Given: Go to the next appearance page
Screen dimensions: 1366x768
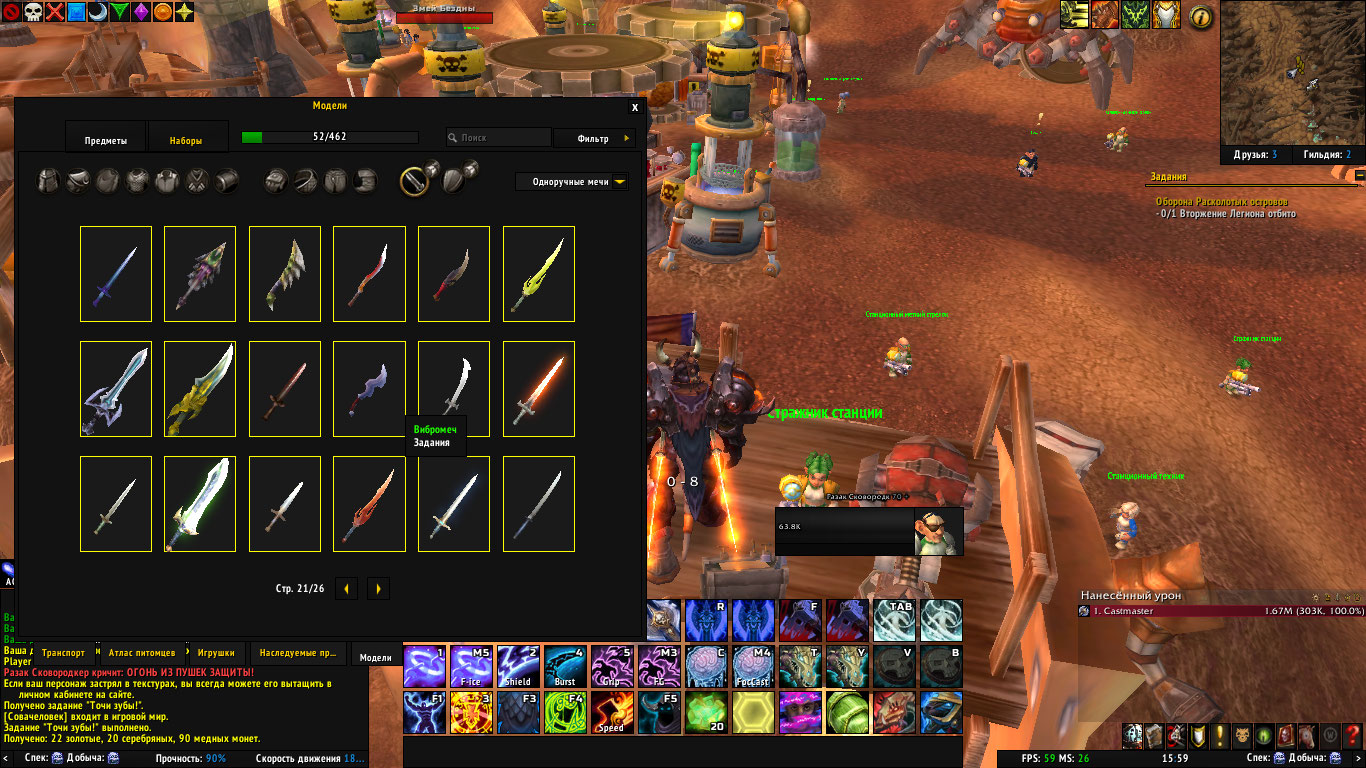Looking at the screenshot, I should pos(378,589).
